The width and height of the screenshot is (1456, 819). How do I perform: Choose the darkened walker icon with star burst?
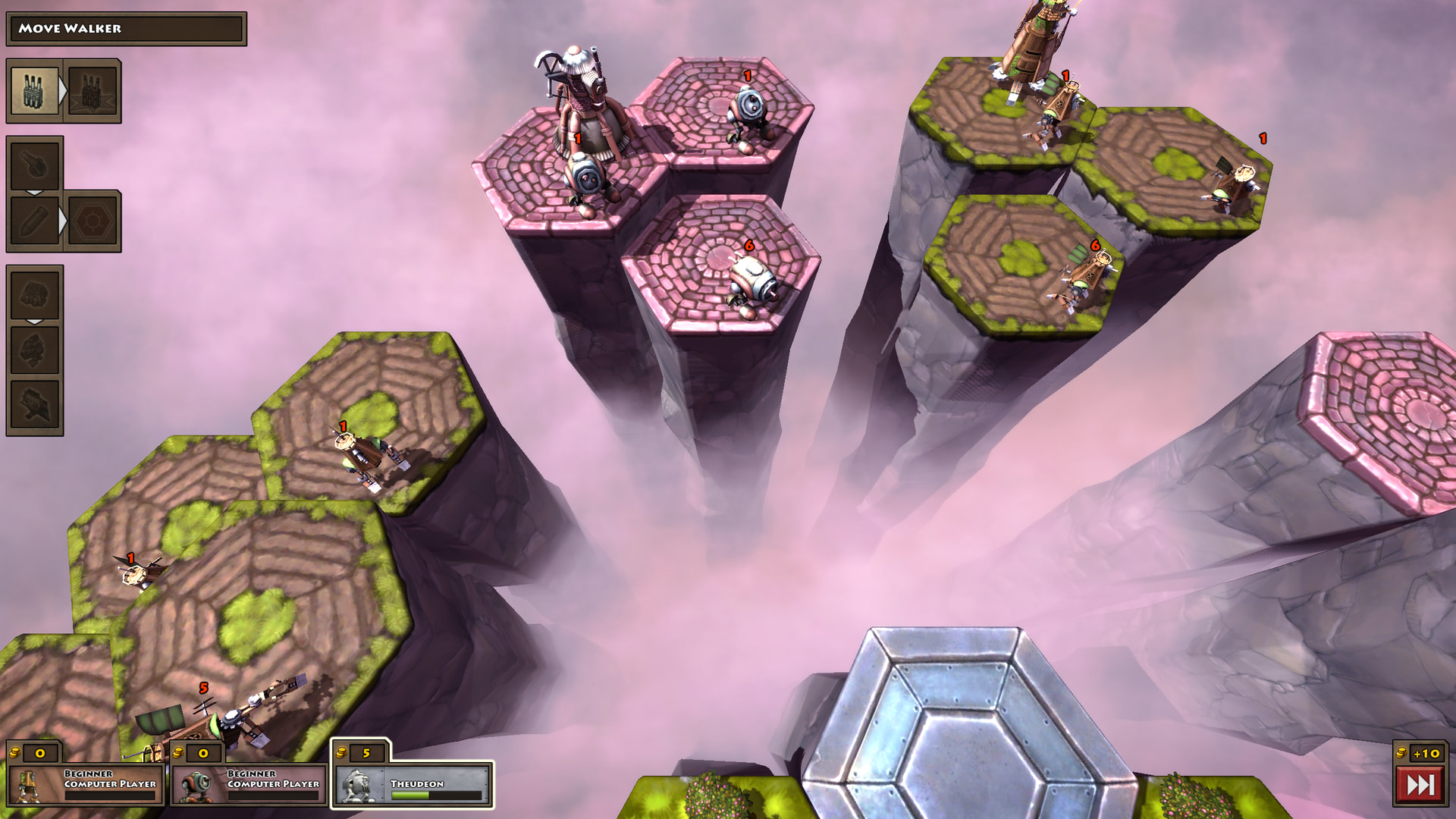pyautogui.click(x=93, y=91)
